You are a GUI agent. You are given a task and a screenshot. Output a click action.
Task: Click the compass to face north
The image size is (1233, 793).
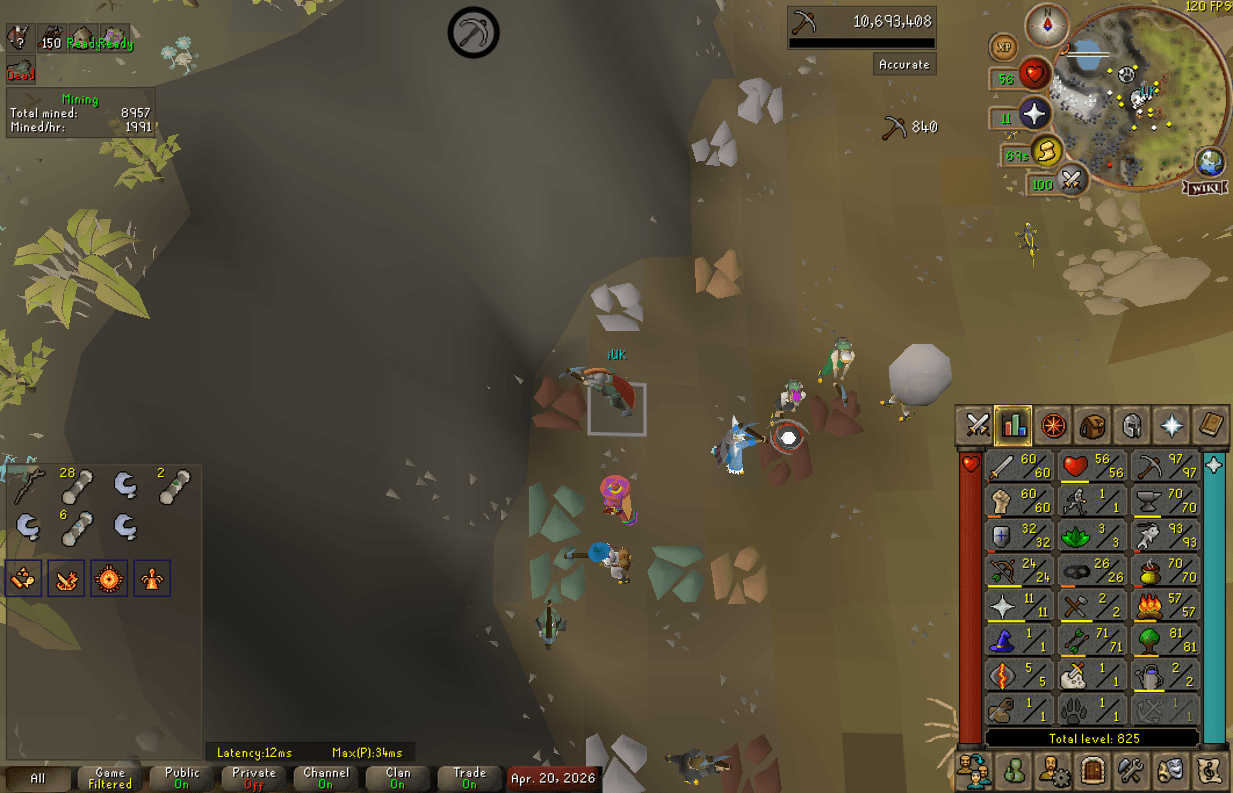pos(1048,24)
